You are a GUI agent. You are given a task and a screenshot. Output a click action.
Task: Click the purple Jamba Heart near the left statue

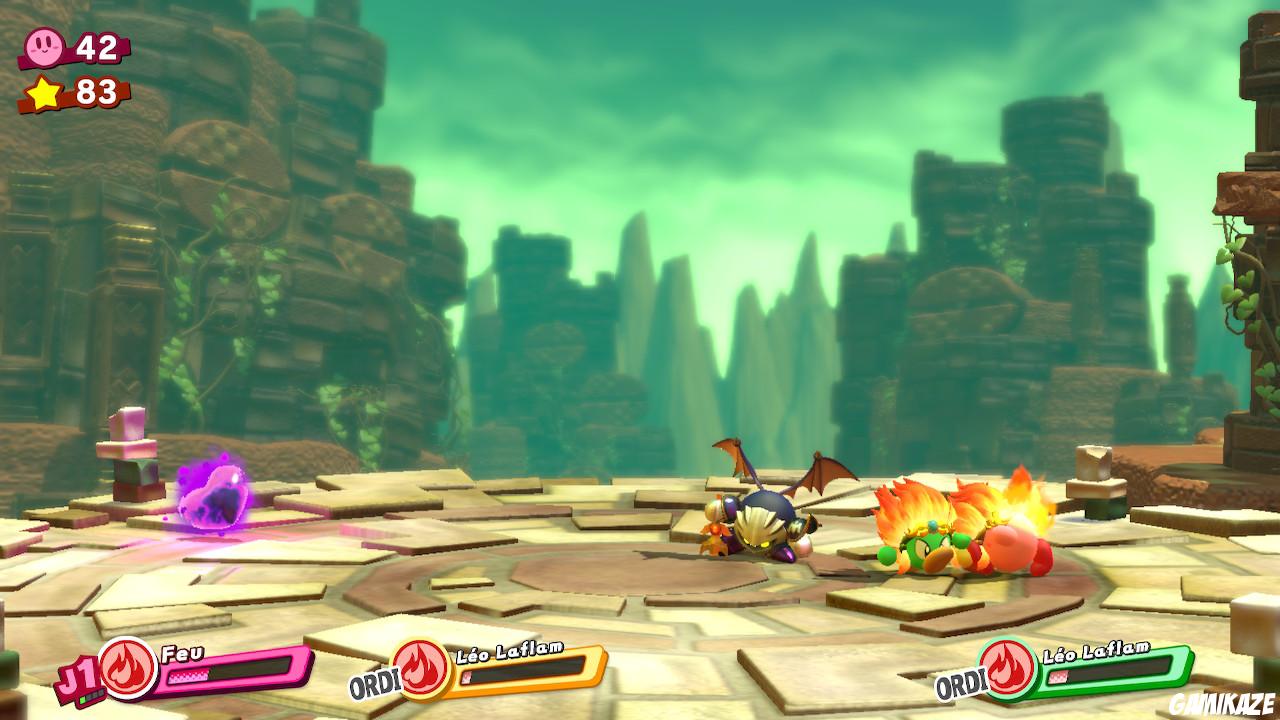click(215, 495)
